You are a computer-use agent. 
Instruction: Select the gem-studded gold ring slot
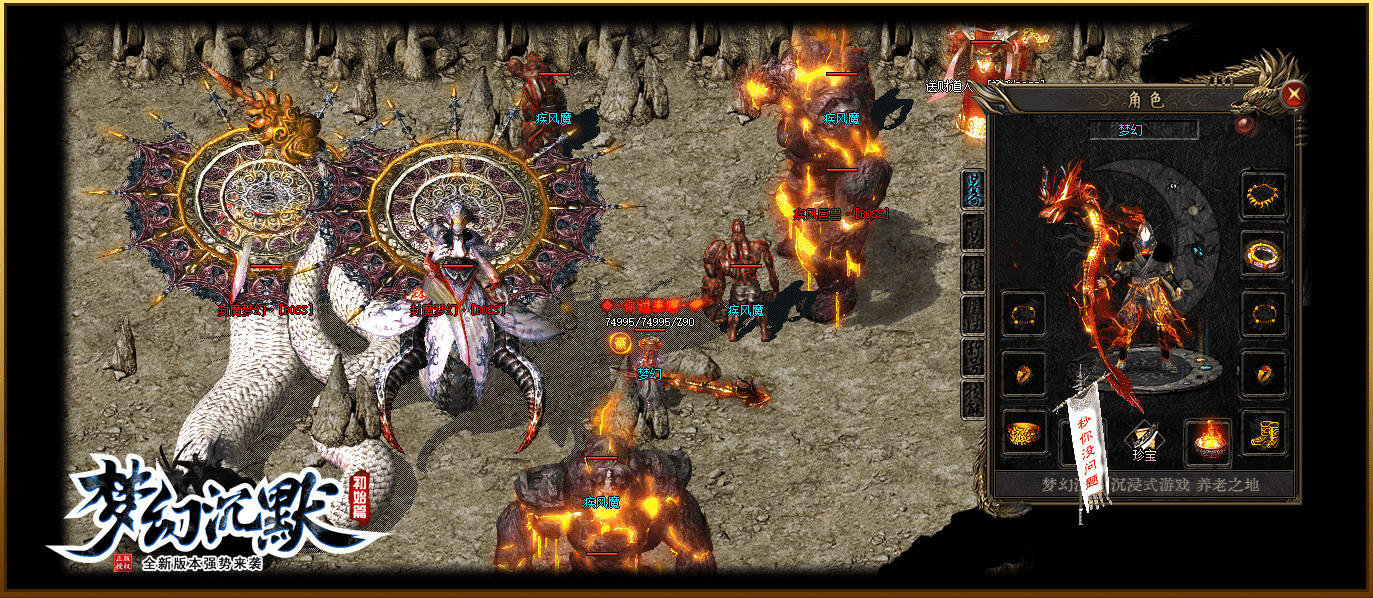click(x=1264, y=254)
